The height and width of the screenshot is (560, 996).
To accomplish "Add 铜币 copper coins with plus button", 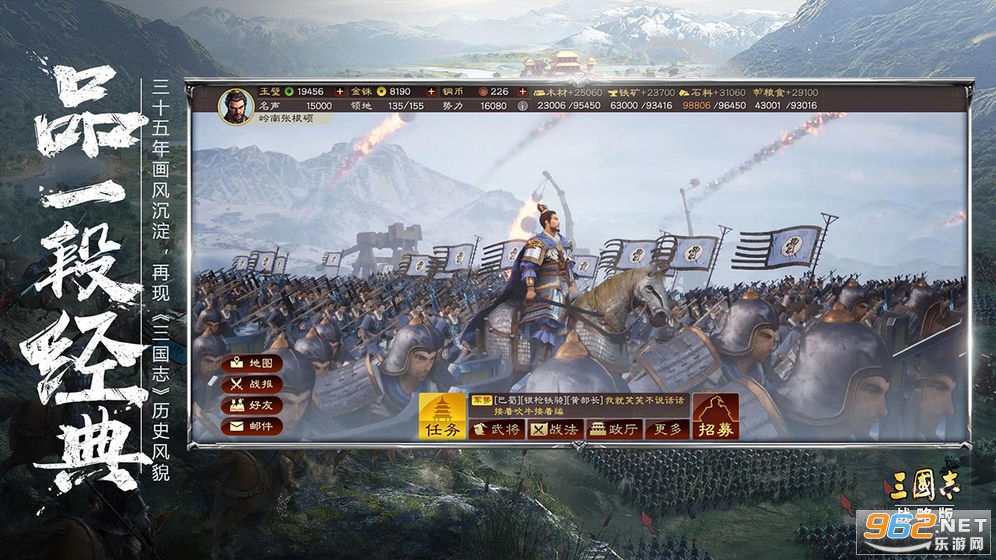I will tap(521, 91).
